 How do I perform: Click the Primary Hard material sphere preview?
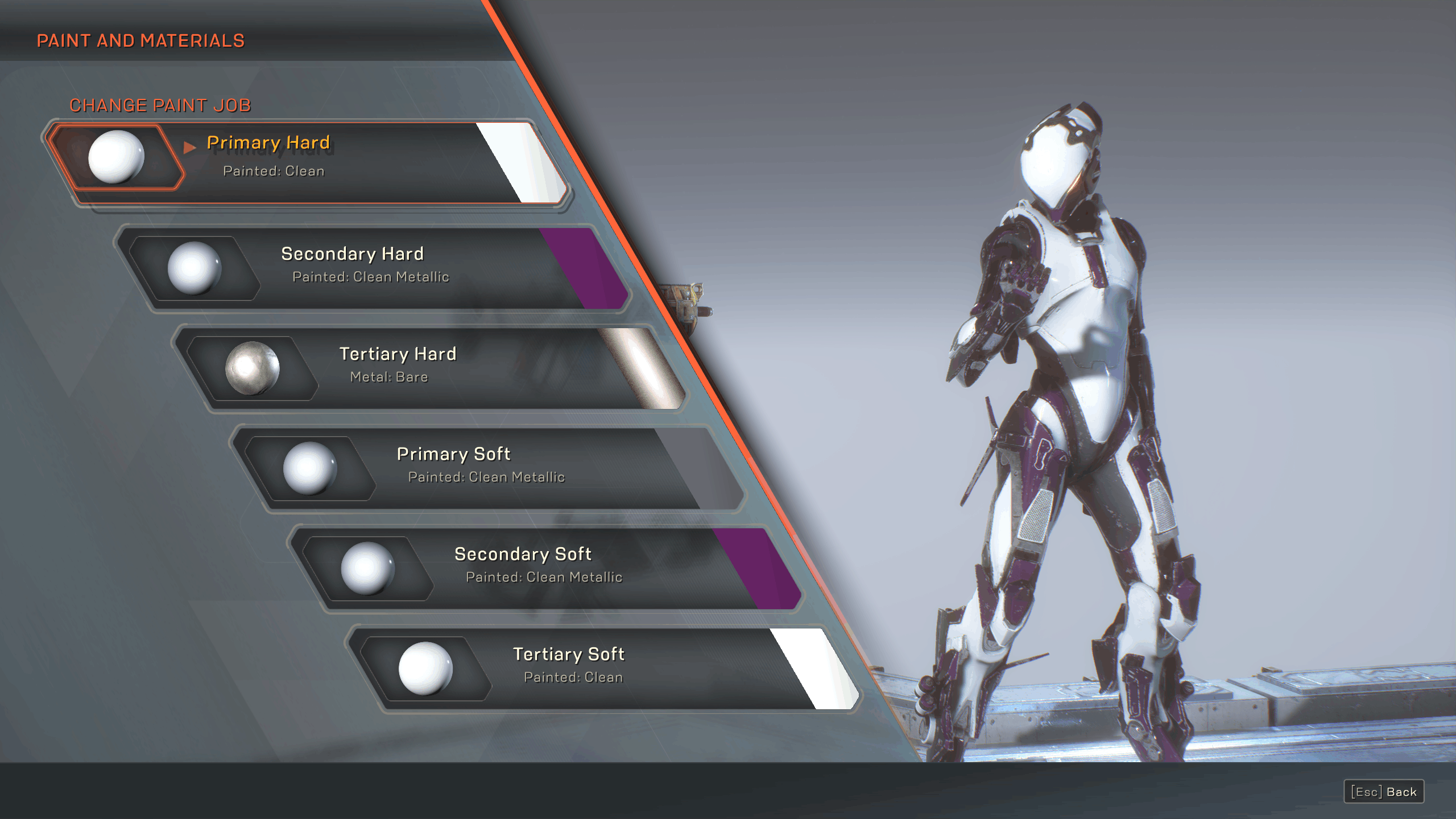click(x=116, y=156)
